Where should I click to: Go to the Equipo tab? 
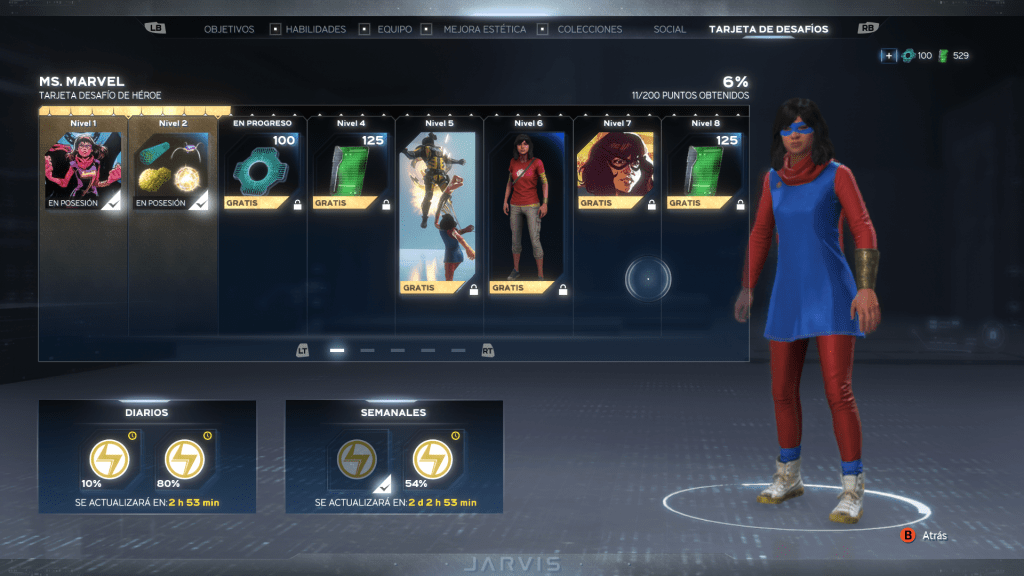click(395, 29)
